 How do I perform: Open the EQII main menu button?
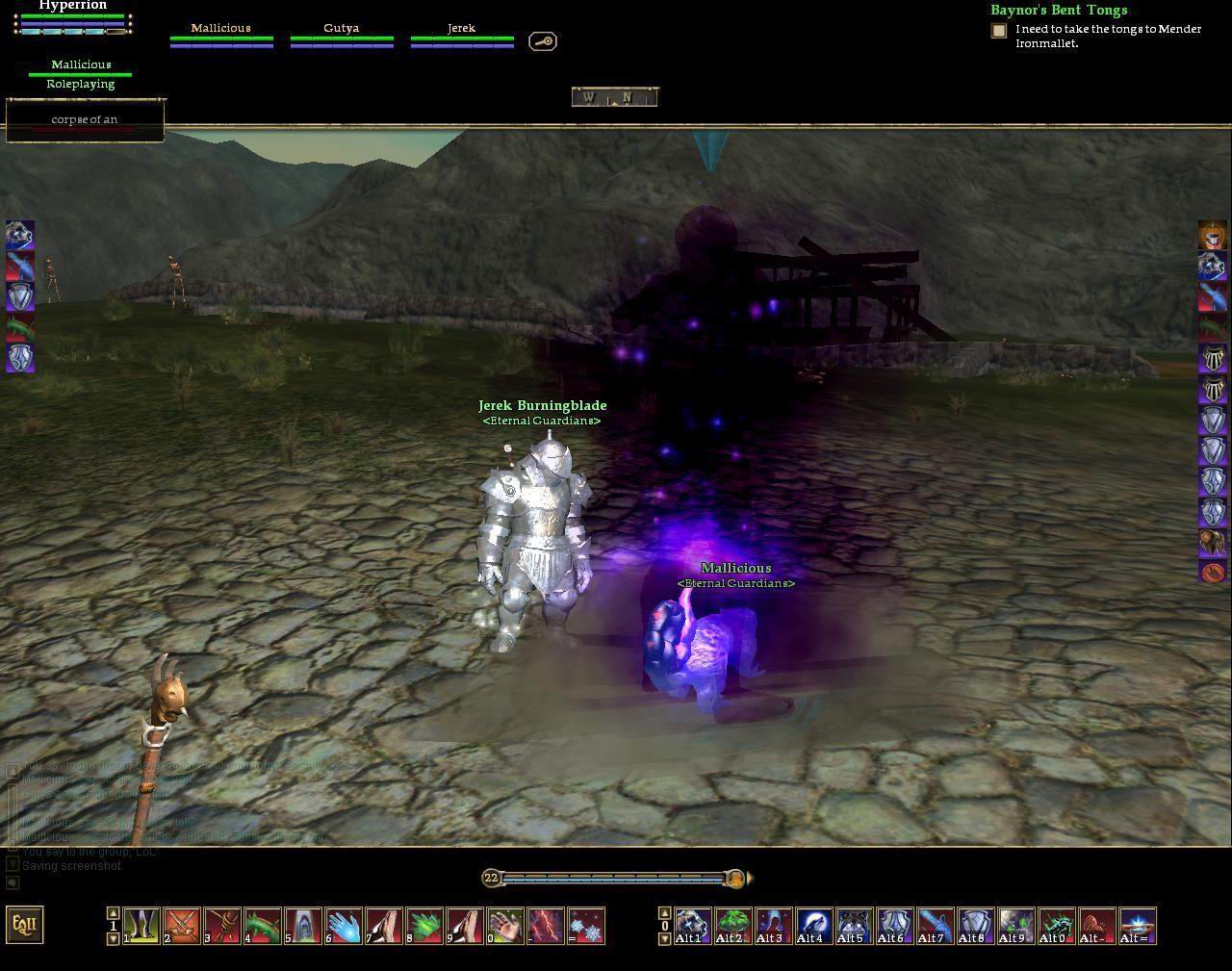point(25,925)
